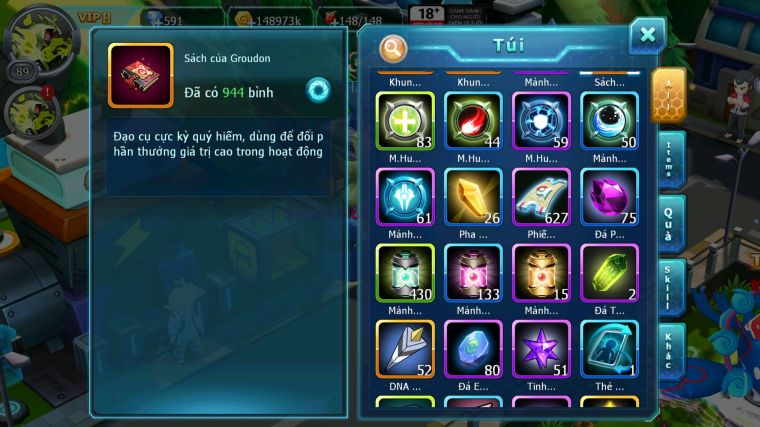Screen dimensions: 760x427
Task: Select the green canister with 430
Action: pyautogui.click(x=405, y=272)
